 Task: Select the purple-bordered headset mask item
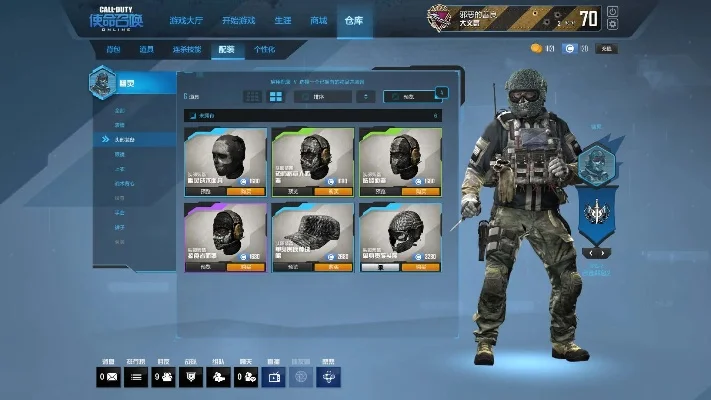225,231
